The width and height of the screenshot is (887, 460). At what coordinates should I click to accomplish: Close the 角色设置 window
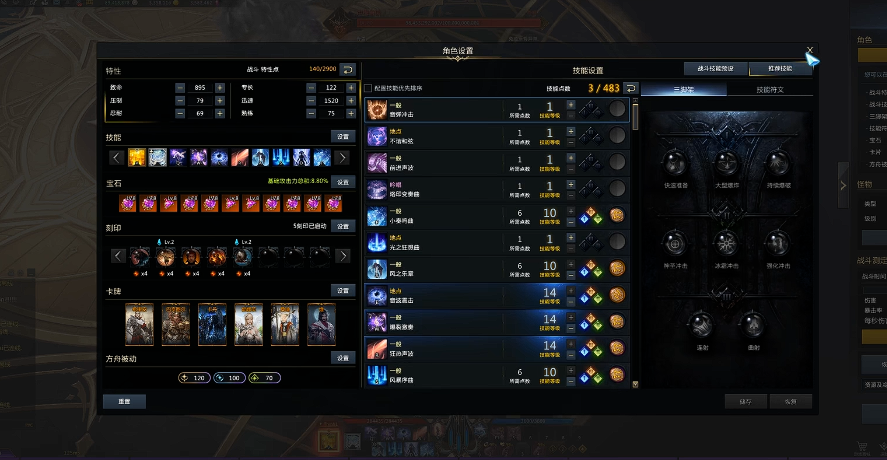click(x=810, y=50)
